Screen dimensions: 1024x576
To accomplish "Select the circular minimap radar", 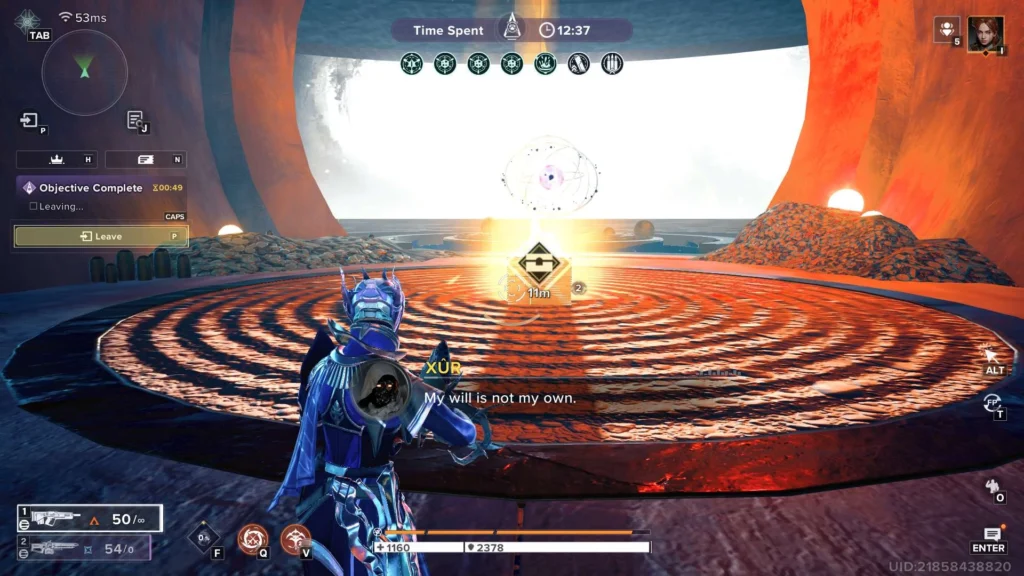I will point(85,71).
